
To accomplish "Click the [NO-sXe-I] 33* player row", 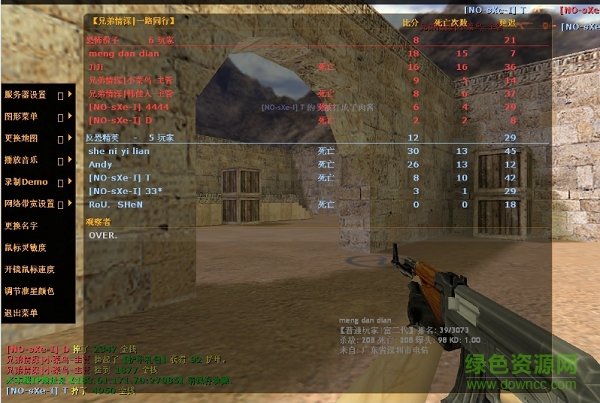I will pyautogui.click(x=125, y=190).
